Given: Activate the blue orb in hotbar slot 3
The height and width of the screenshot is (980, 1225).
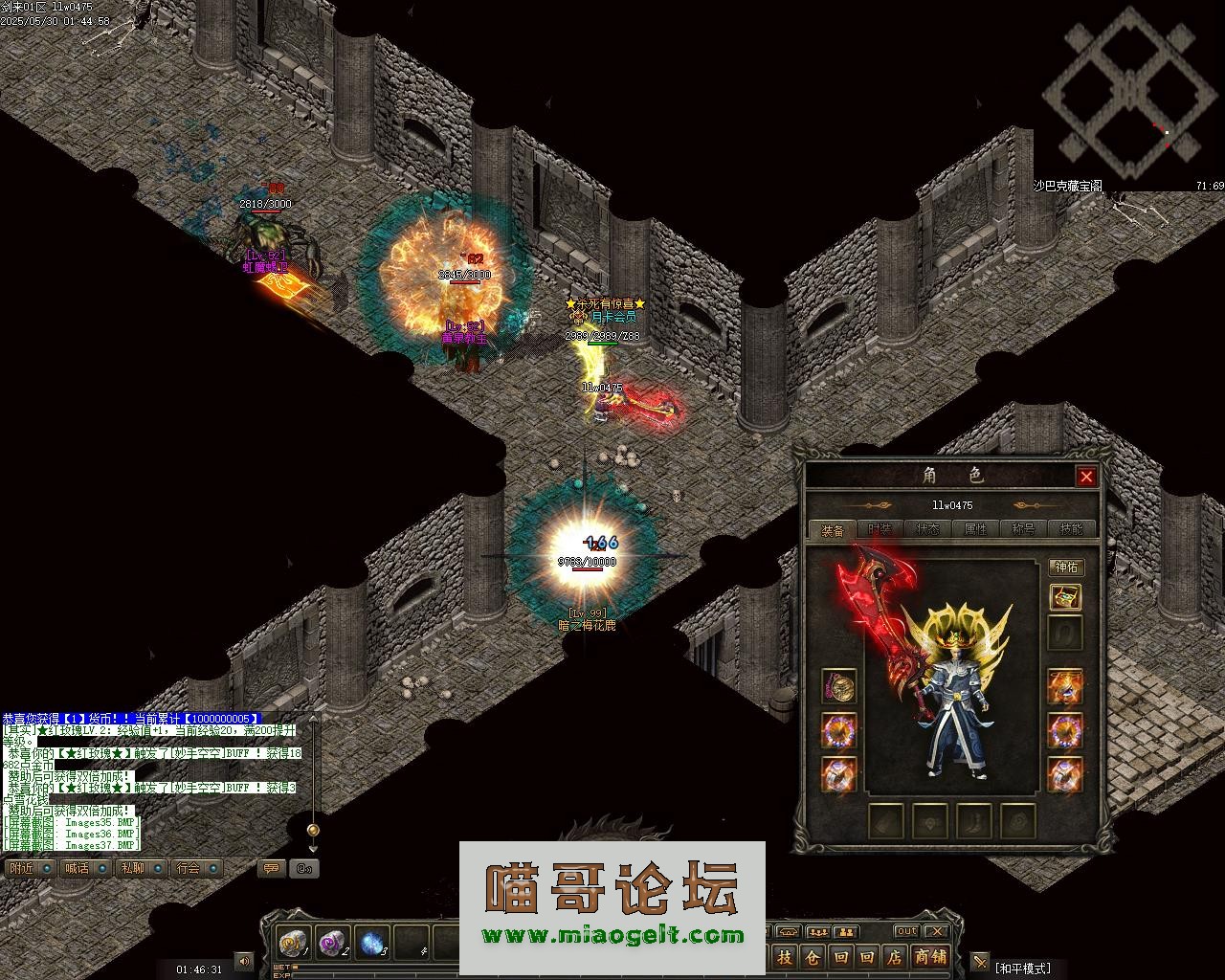Looking at the screenshot, I should coord(372,943).
